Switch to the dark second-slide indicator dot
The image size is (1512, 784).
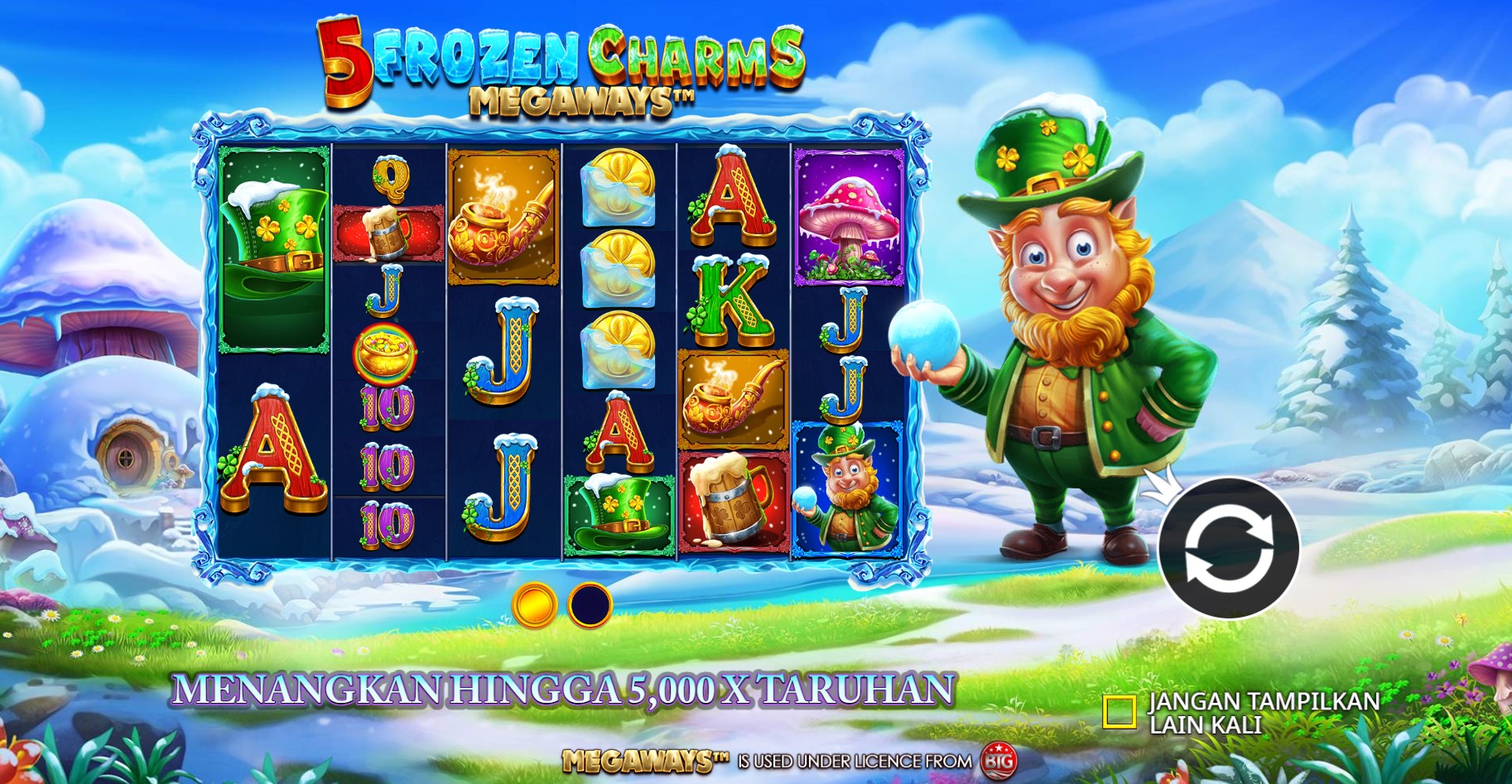click(x=590, y=605)
